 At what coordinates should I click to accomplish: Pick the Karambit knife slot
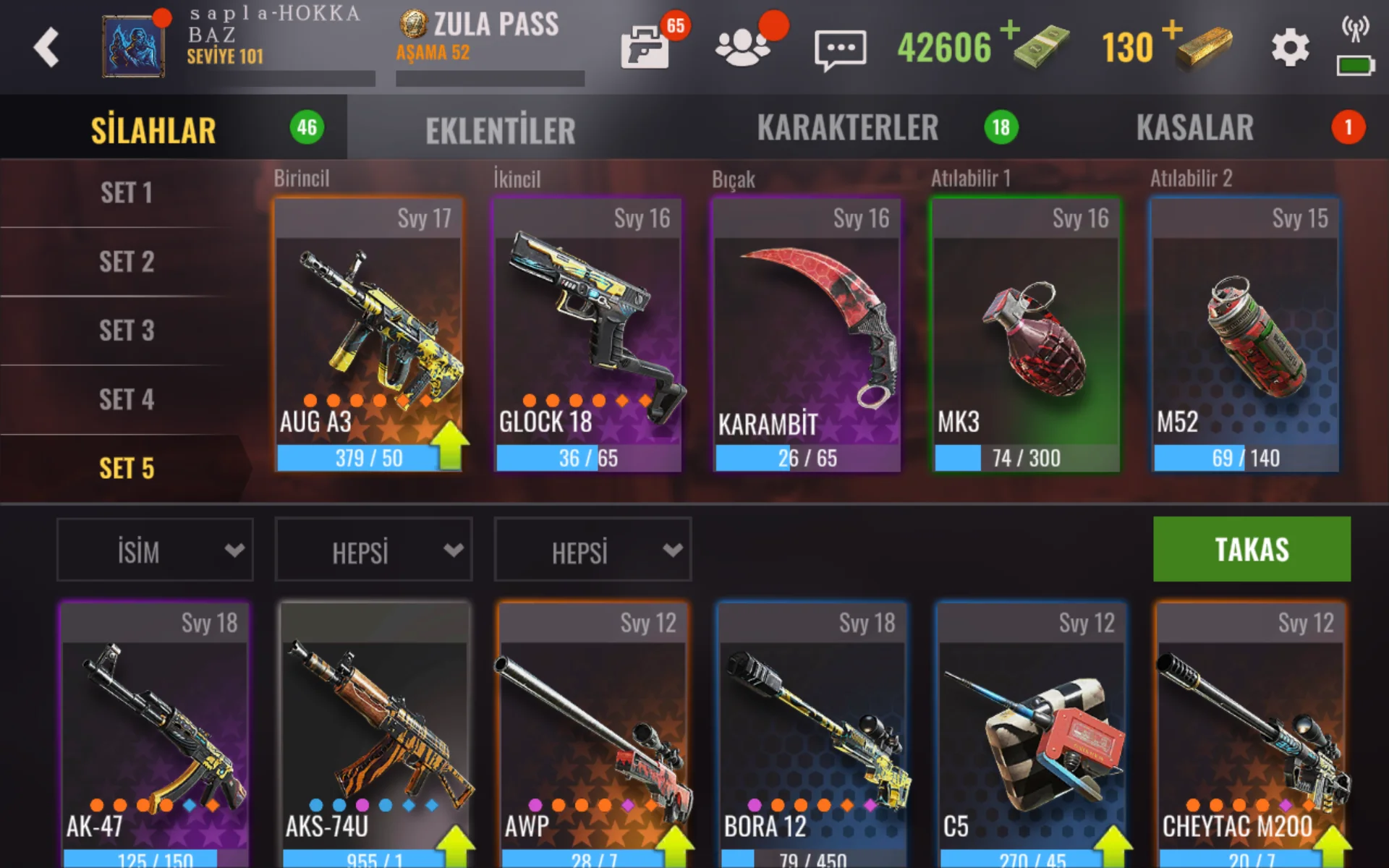click(807, 334)
